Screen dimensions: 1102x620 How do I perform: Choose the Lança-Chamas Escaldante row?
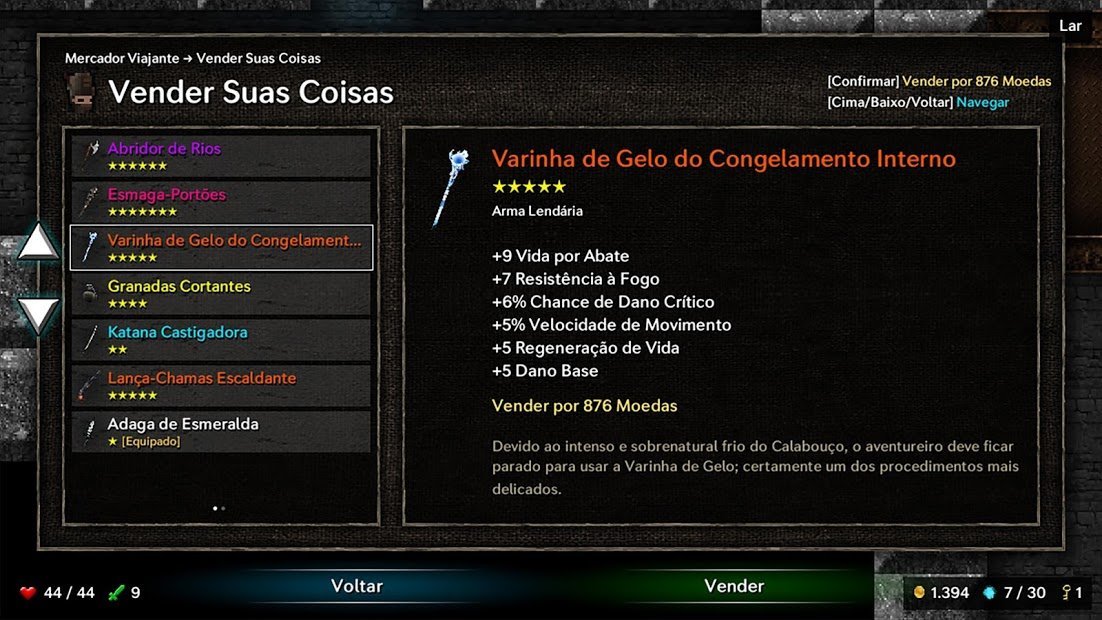pyautogui.click(x=221, y=386)
